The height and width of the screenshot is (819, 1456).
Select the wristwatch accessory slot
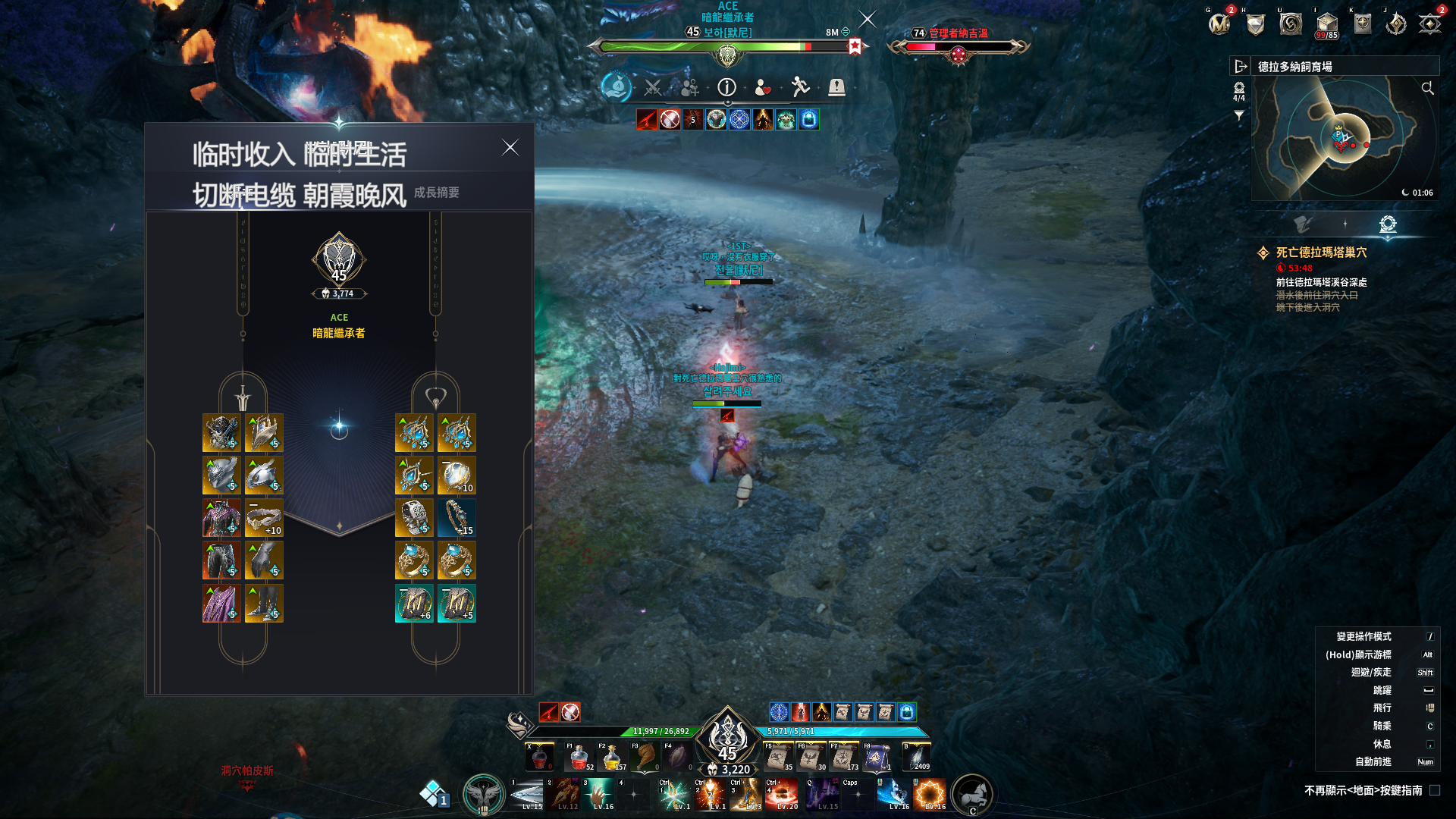[414, 518]
